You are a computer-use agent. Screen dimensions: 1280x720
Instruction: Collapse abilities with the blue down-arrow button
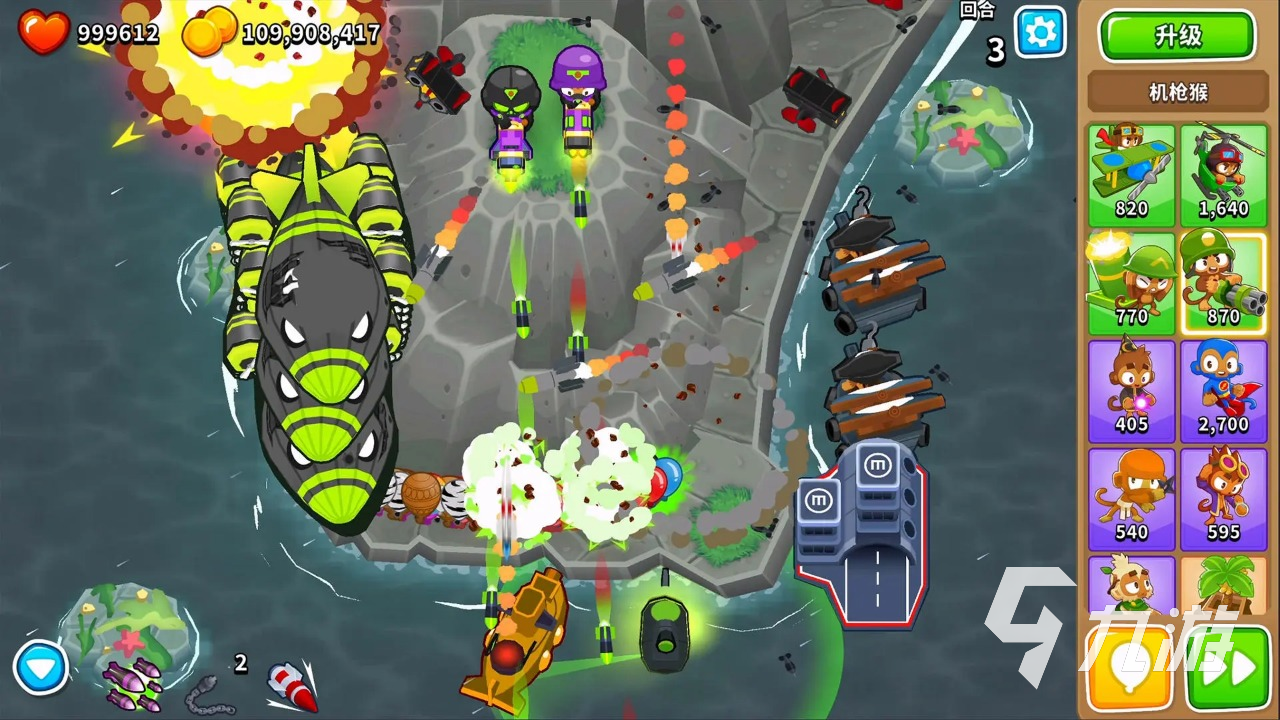click(41, 667)
